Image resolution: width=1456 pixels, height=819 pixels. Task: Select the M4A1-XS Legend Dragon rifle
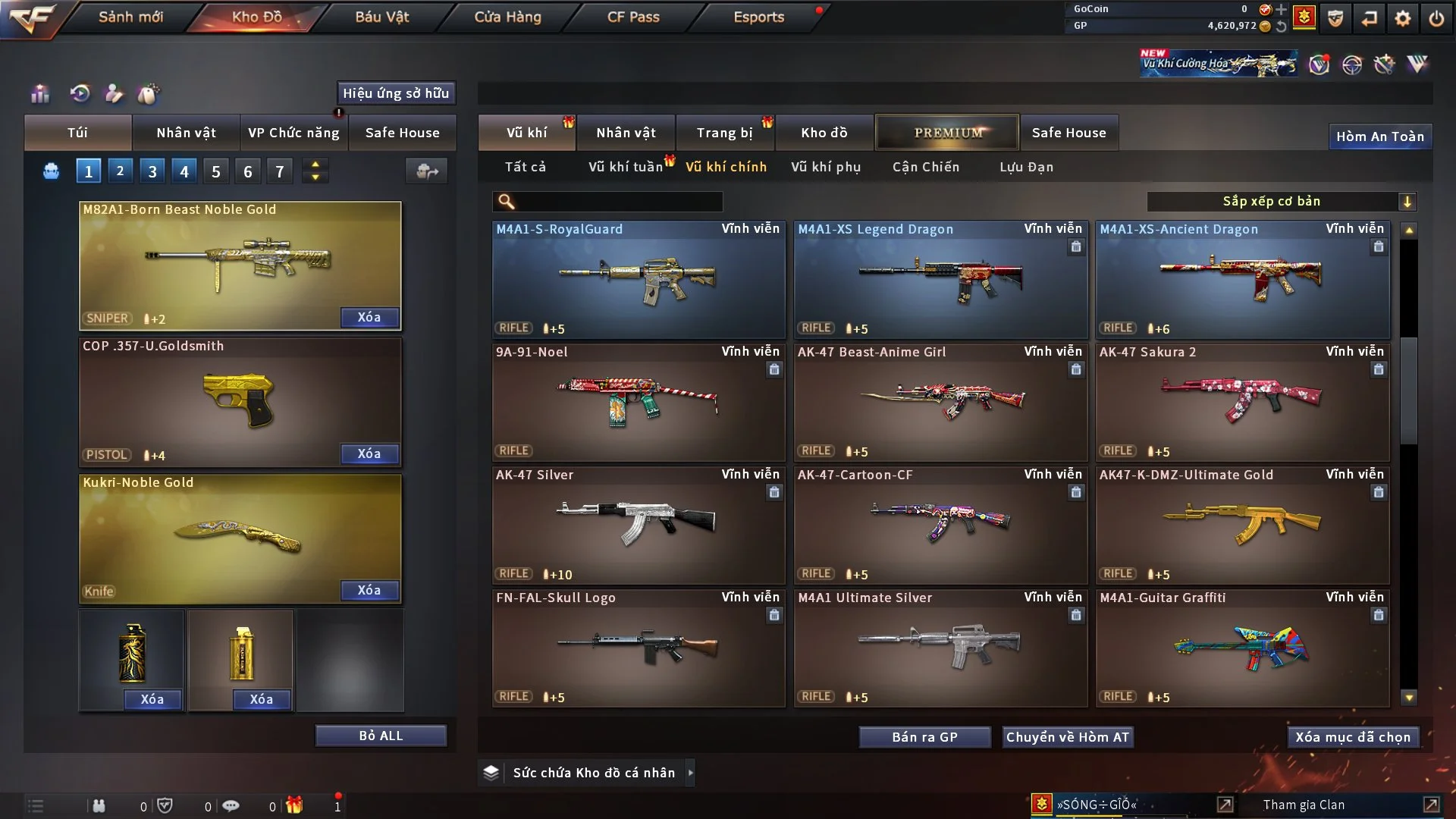(940, 281)
